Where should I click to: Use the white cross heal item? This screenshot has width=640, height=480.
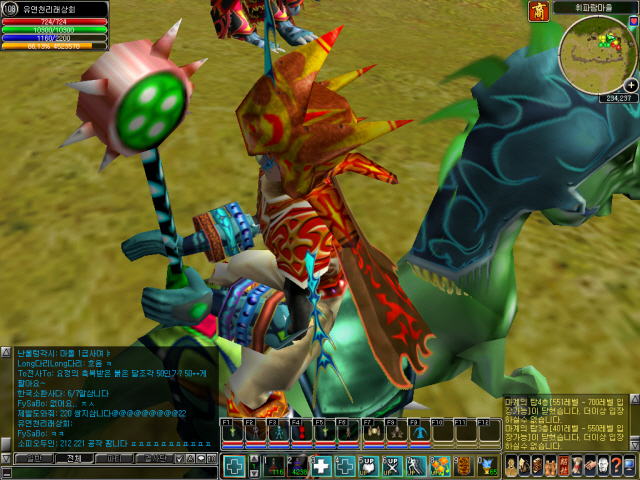[321, 466]
